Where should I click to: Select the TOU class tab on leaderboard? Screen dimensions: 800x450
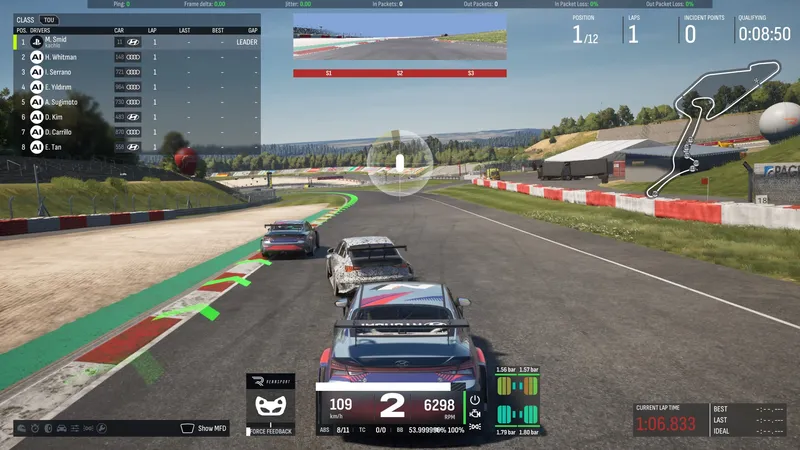click(48, 20)
